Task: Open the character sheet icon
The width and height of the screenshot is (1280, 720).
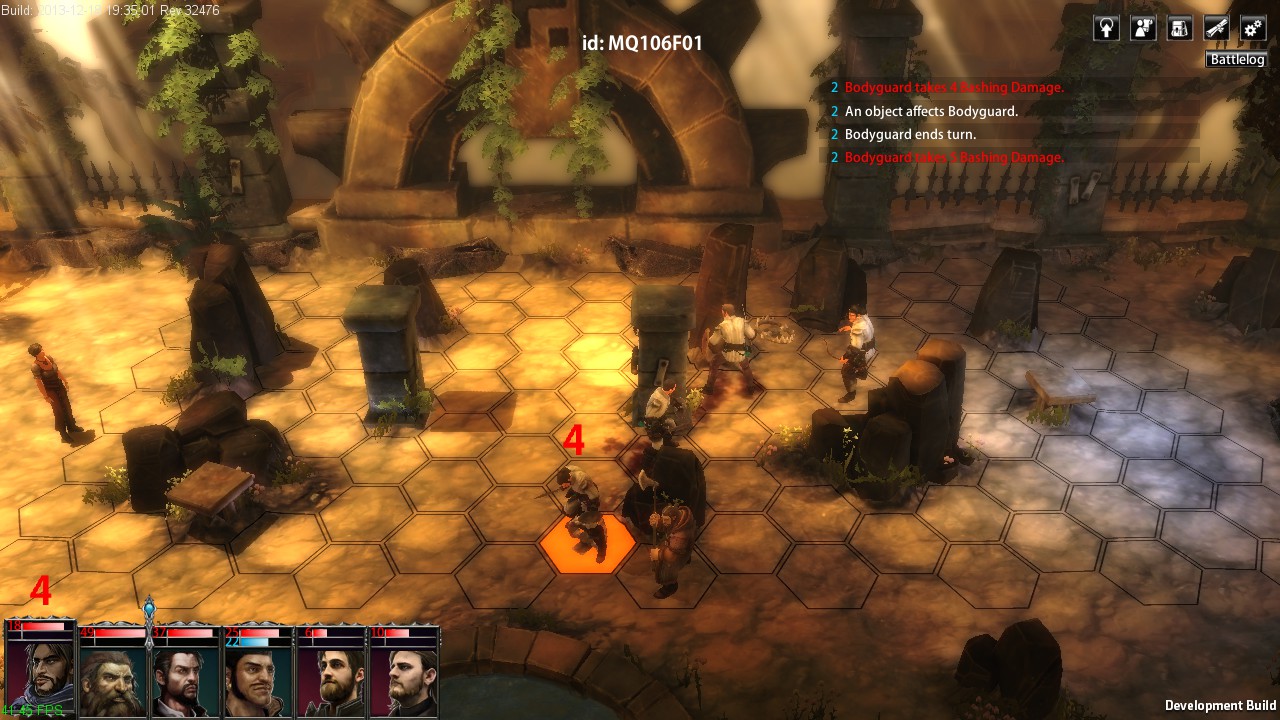Action: 1143,28
